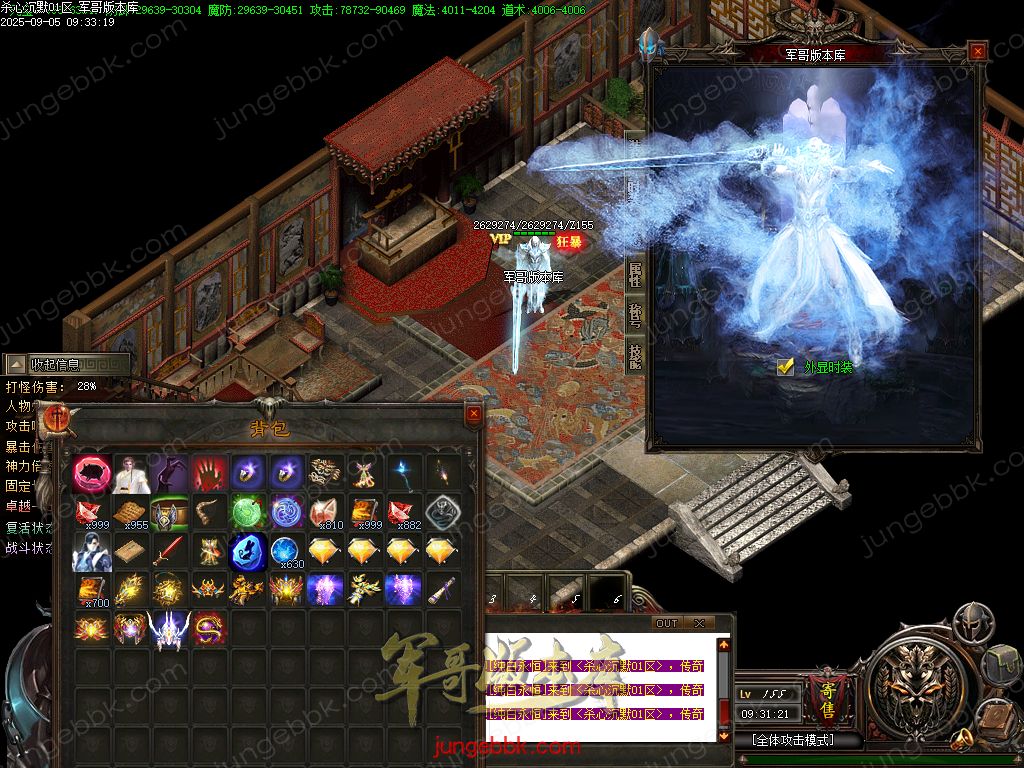Select the red pig ring item
The image size is (1024, 768).
pyautogui.click(x=92, y=473)
